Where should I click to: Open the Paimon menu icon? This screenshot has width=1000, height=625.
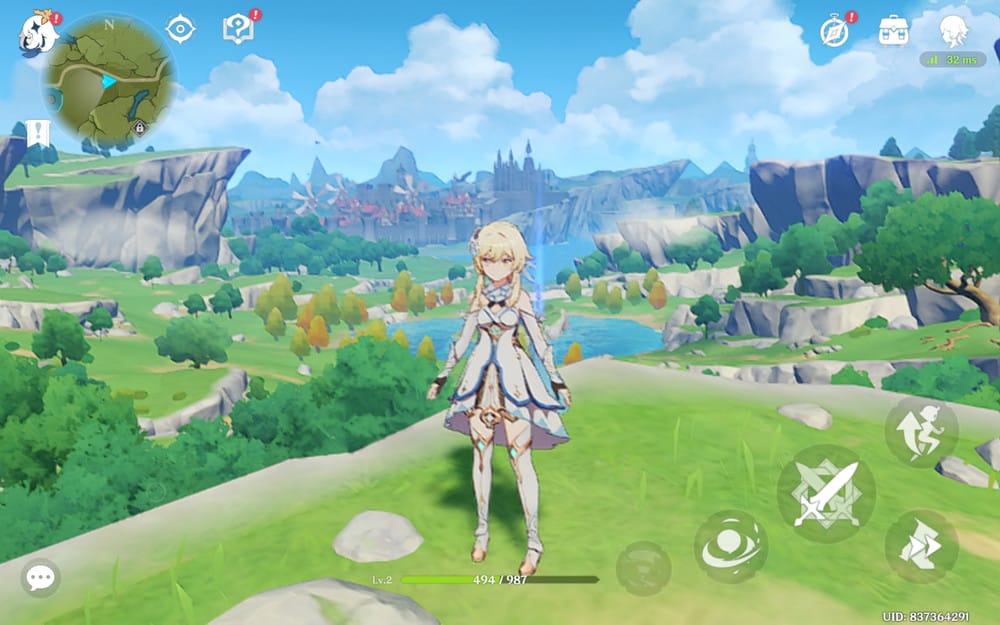(38, 35)
